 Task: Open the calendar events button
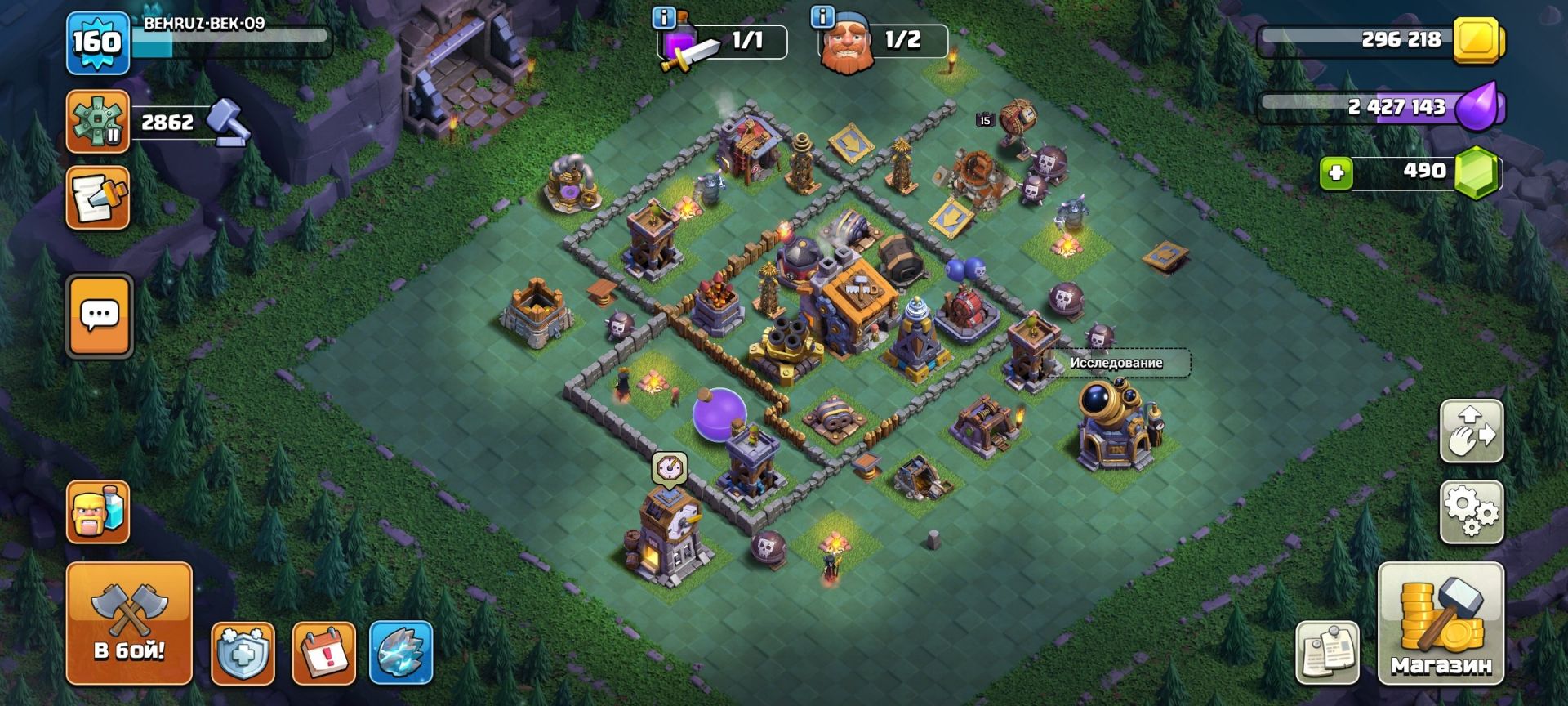point(323,653)
